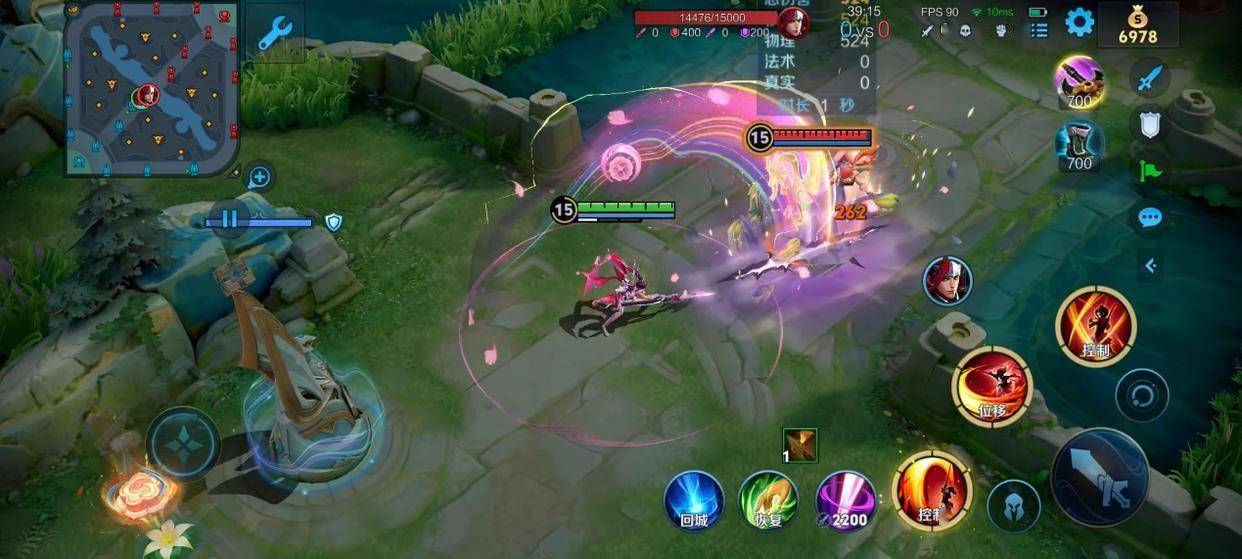The image size is (1242, 559).
Task: Send the green flag gather signal
Action: click(1150, 170)
